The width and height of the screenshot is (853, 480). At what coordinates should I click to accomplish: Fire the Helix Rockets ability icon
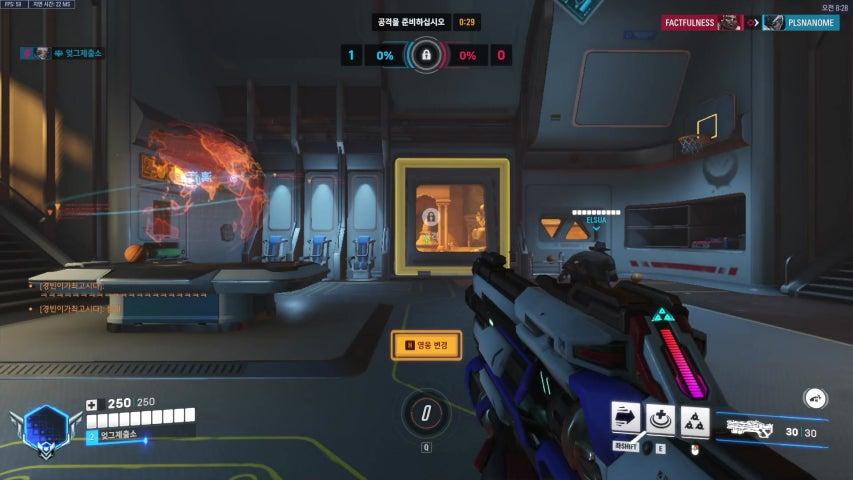click(x=695, y=420)
